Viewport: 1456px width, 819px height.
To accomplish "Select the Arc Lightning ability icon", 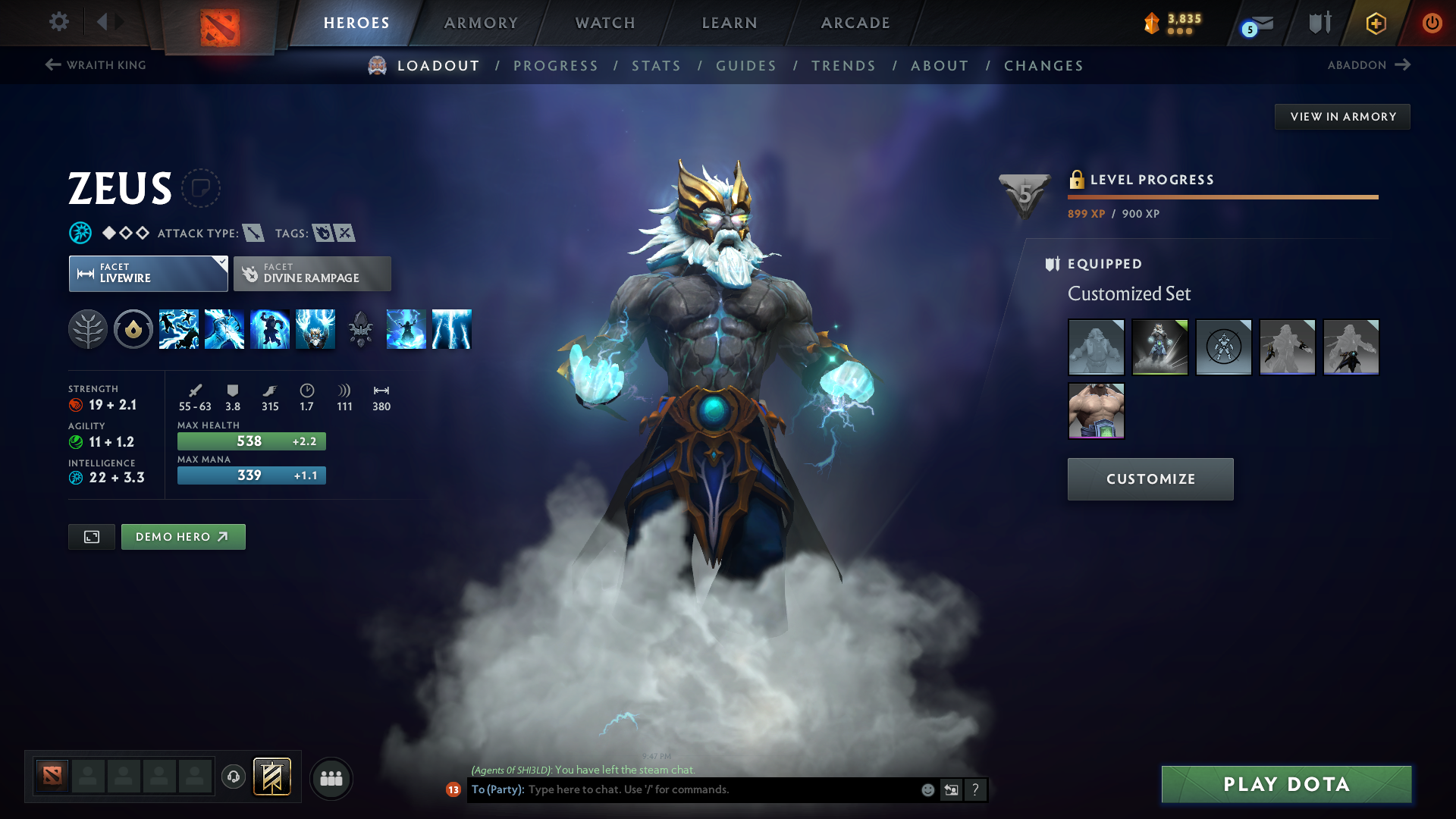I will pos(179,329).
